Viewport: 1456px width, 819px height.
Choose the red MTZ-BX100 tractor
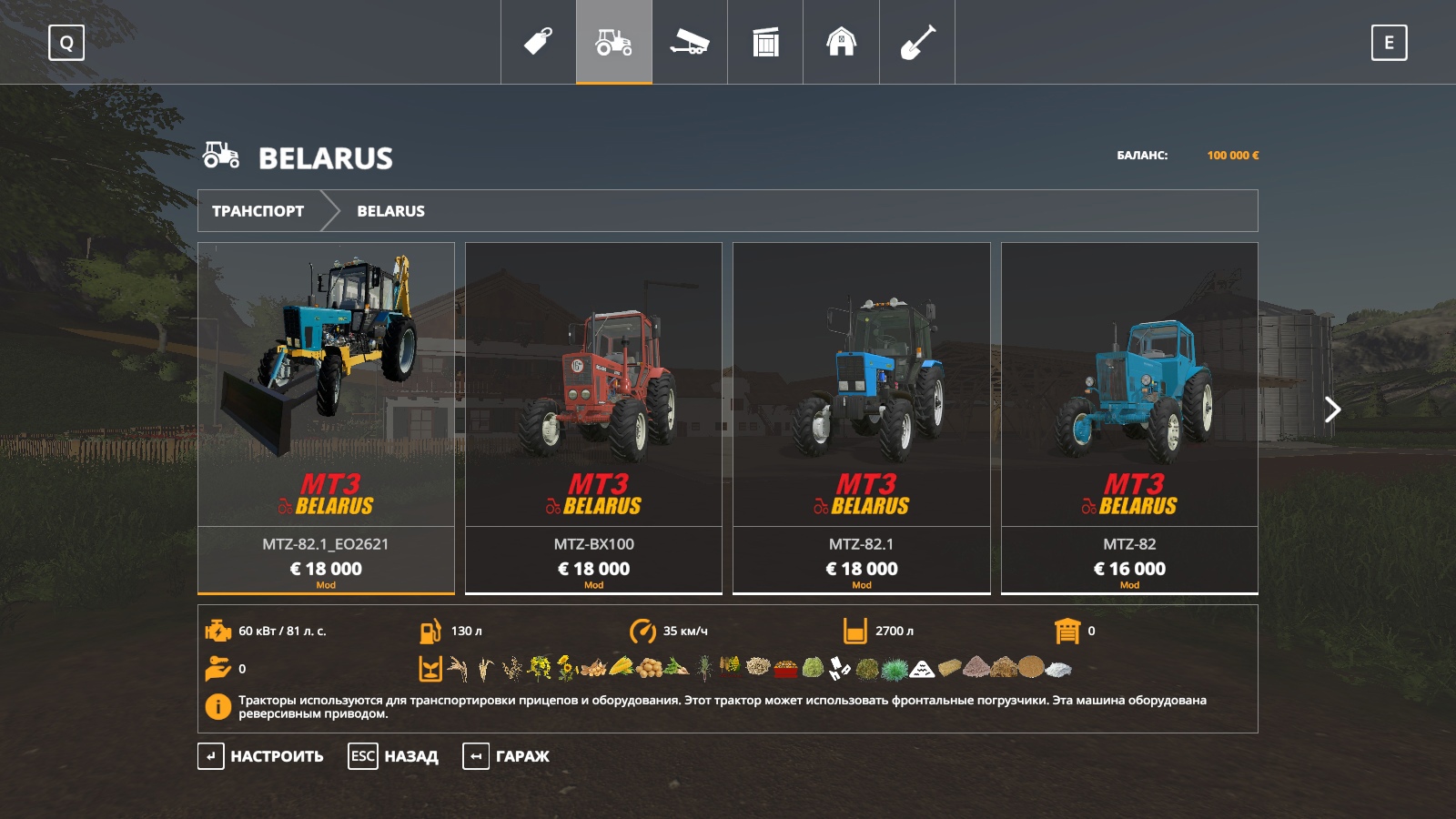point(593,418)
